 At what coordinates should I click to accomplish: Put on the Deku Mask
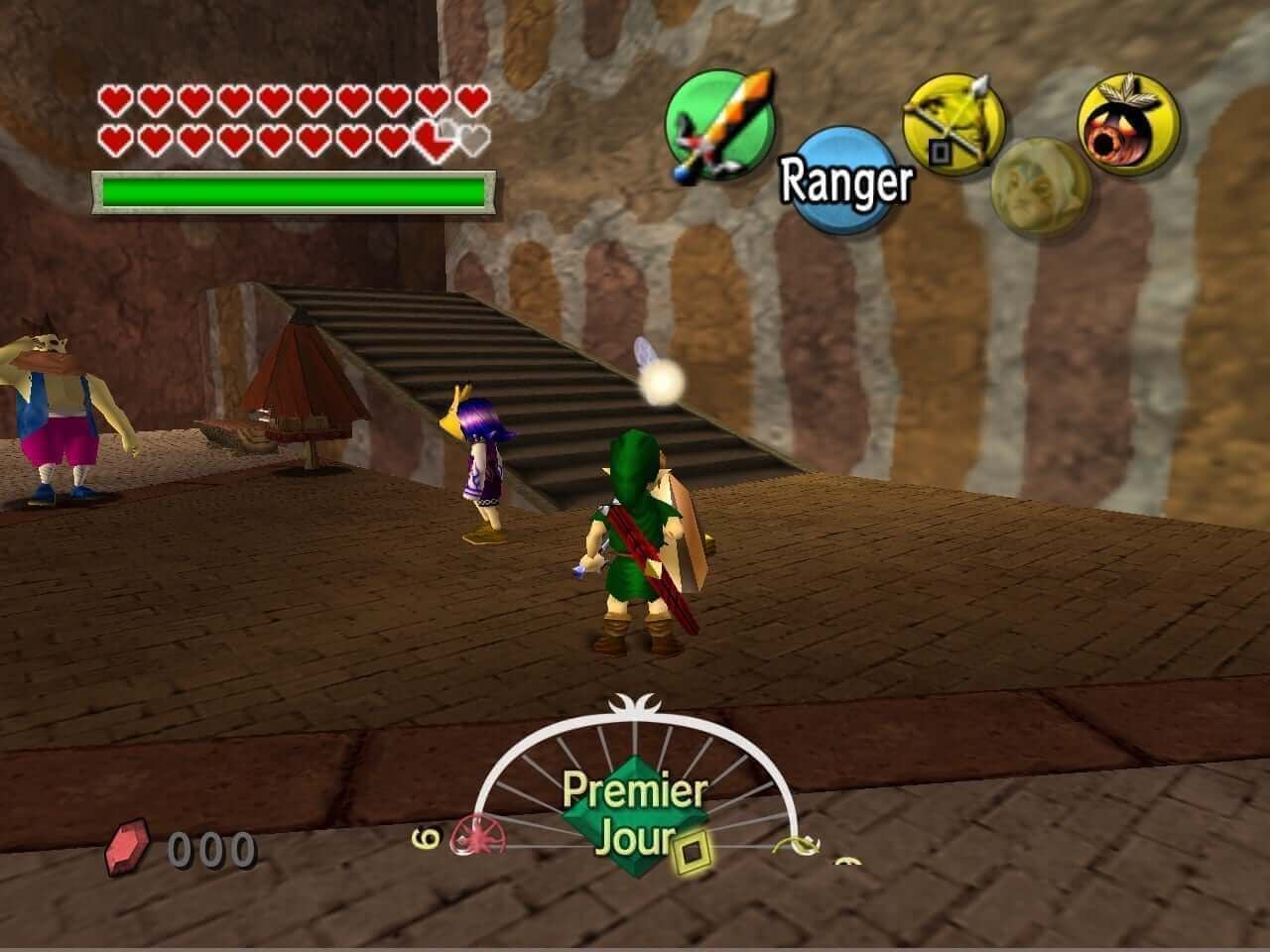click(x=1128, y=124)
